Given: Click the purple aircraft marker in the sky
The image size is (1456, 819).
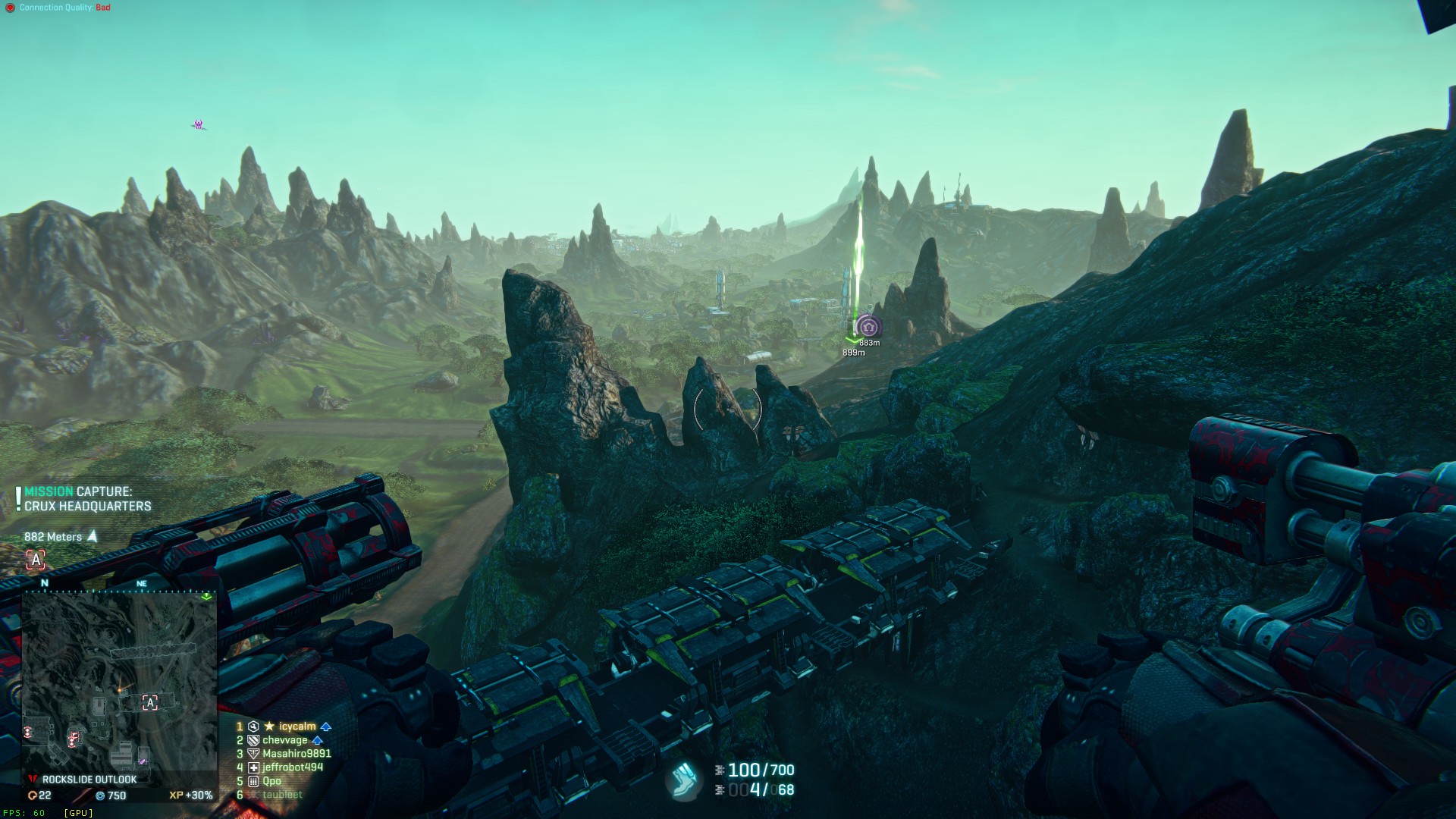Looking at the screenshot, I should point(199,124).
